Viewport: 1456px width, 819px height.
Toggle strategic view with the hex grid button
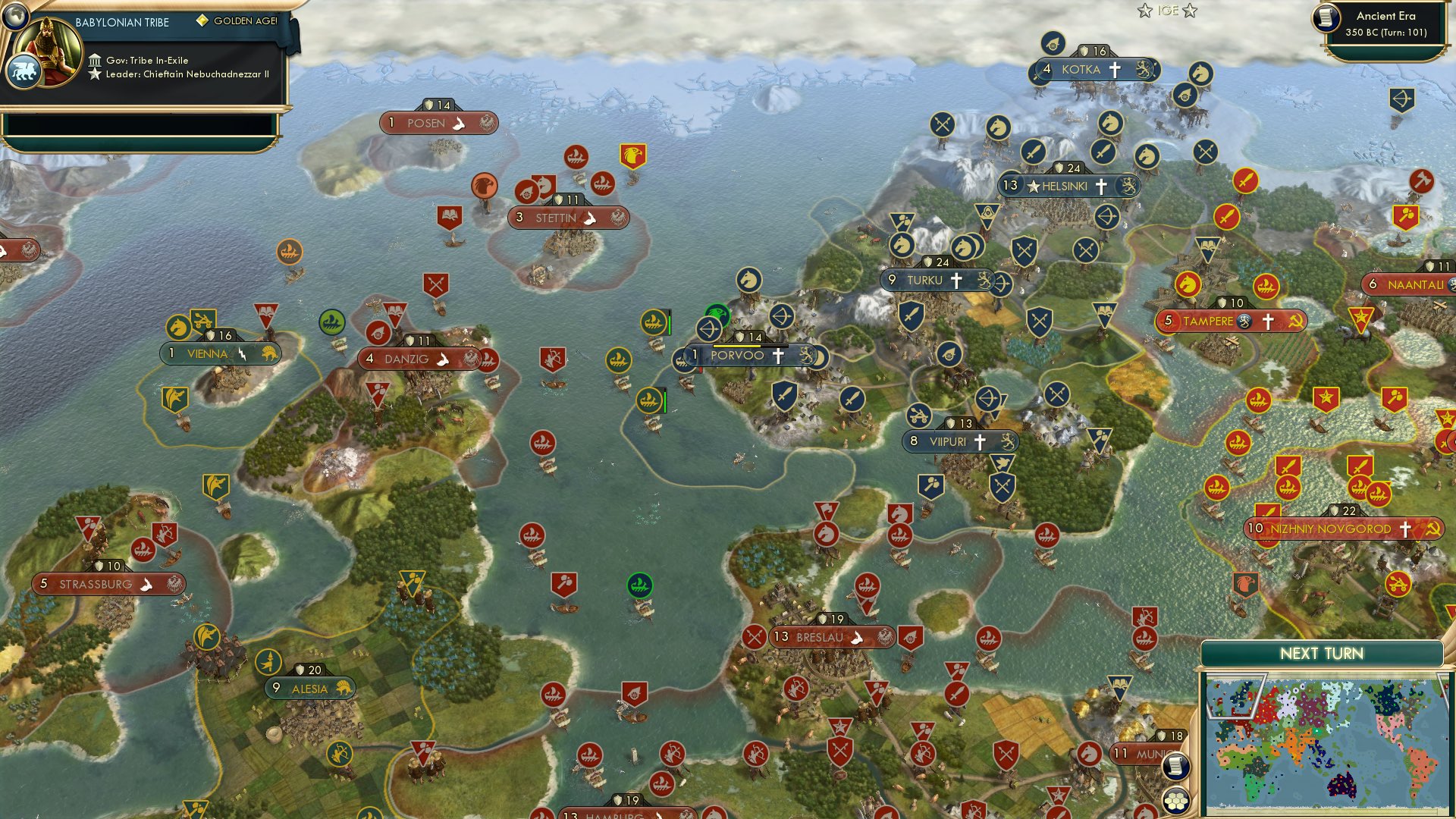click(1175, 800)
